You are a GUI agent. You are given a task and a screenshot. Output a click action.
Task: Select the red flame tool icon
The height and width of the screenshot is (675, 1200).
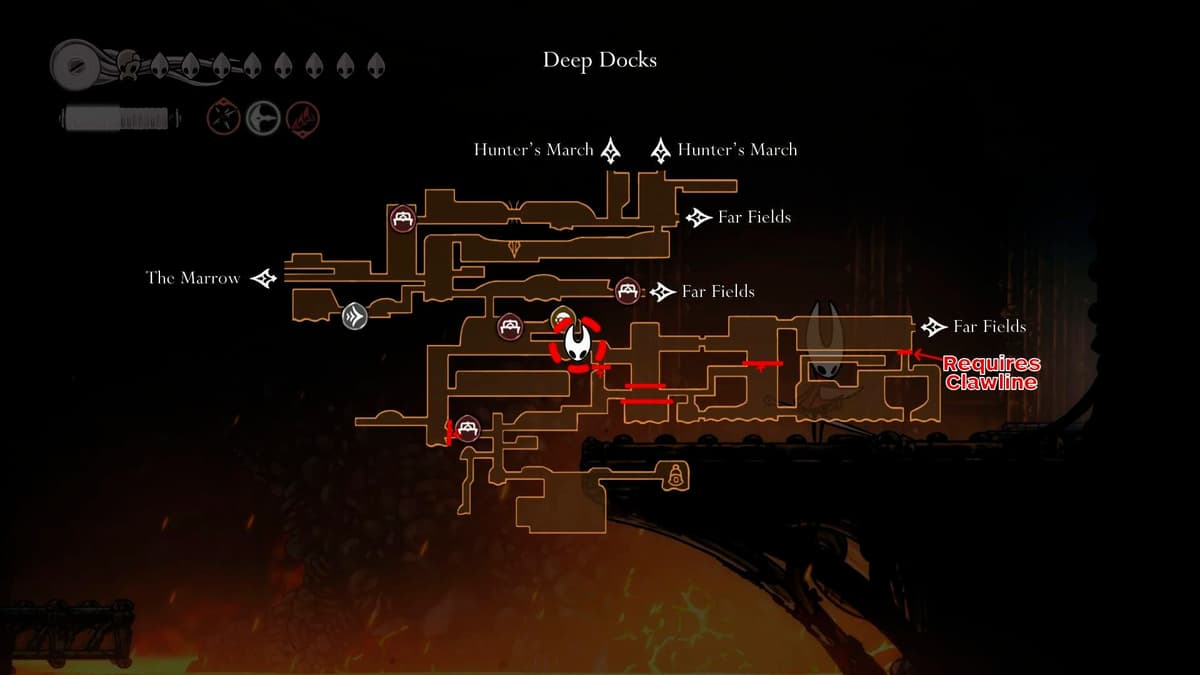(x=302, y=117)
